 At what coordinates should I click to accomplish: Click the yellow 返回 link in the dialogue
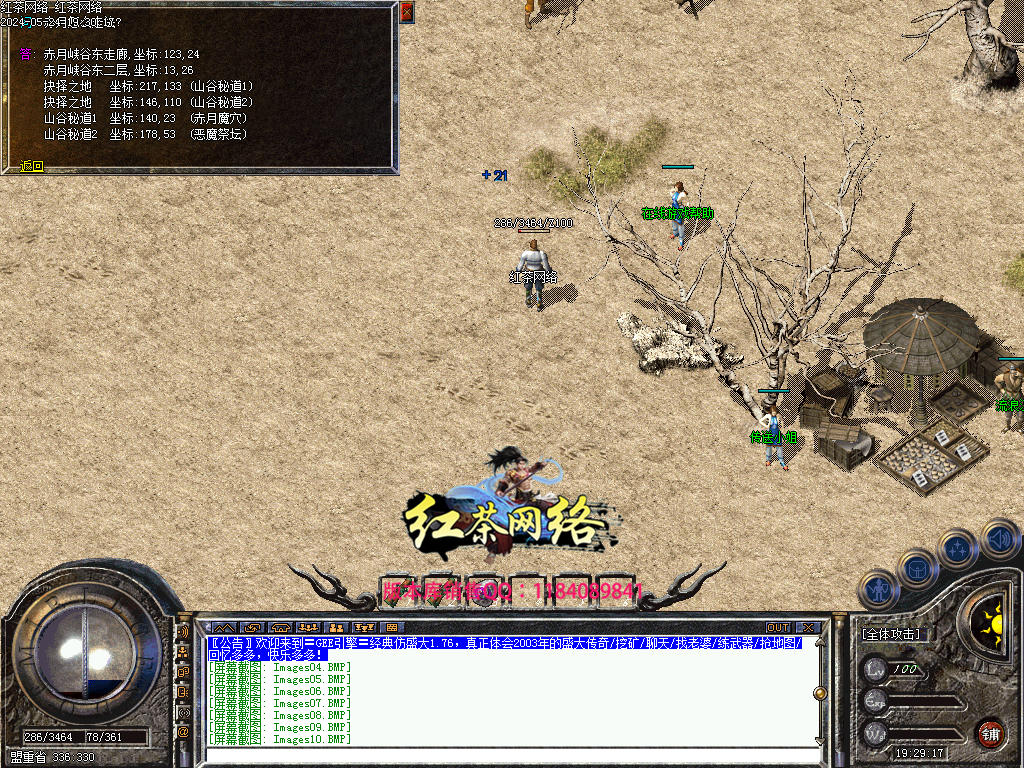point(33,166)
